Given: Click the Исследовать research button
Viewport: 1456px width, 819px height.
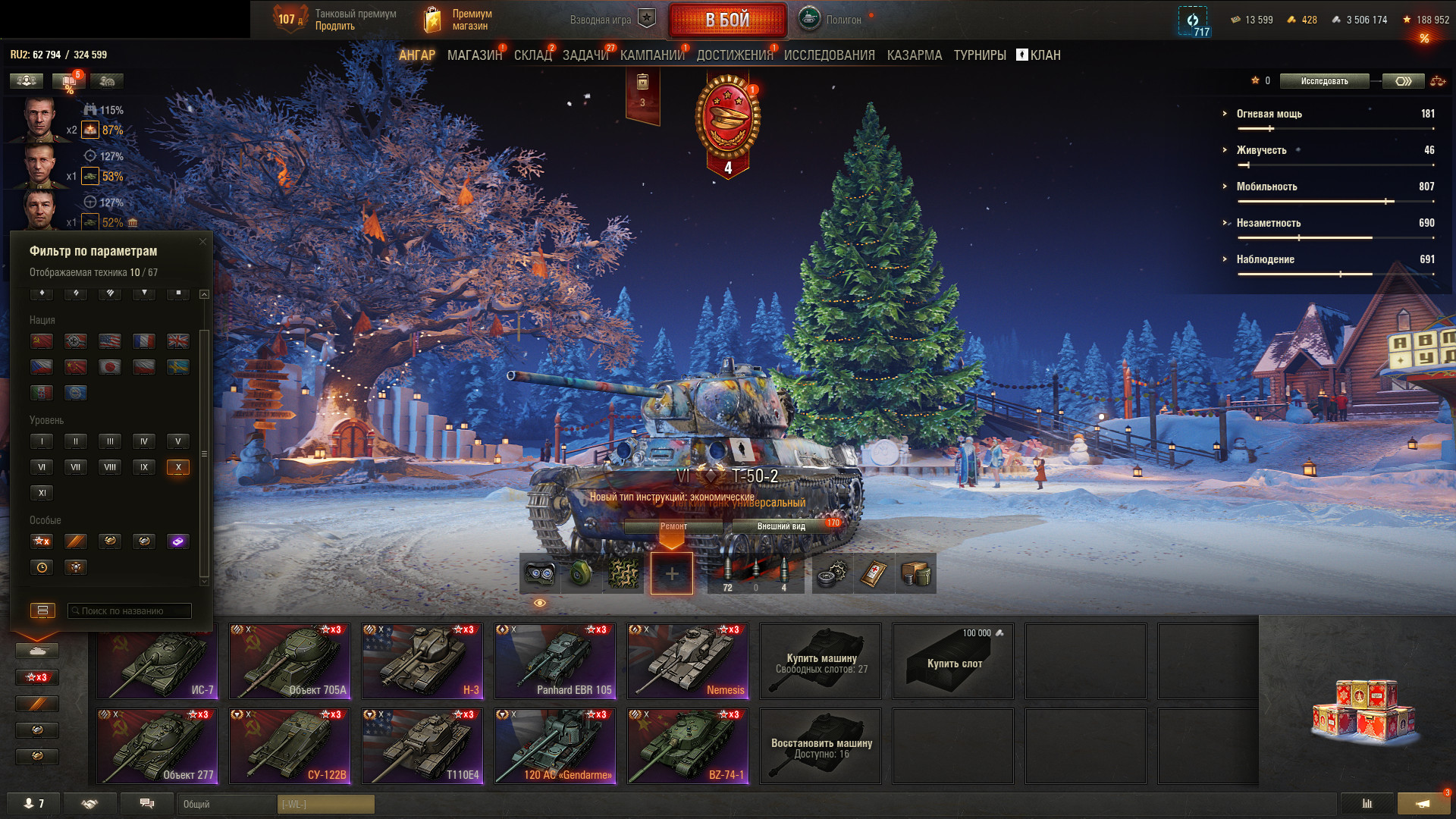Looking at the screenshot, I should pos(1324,81).
